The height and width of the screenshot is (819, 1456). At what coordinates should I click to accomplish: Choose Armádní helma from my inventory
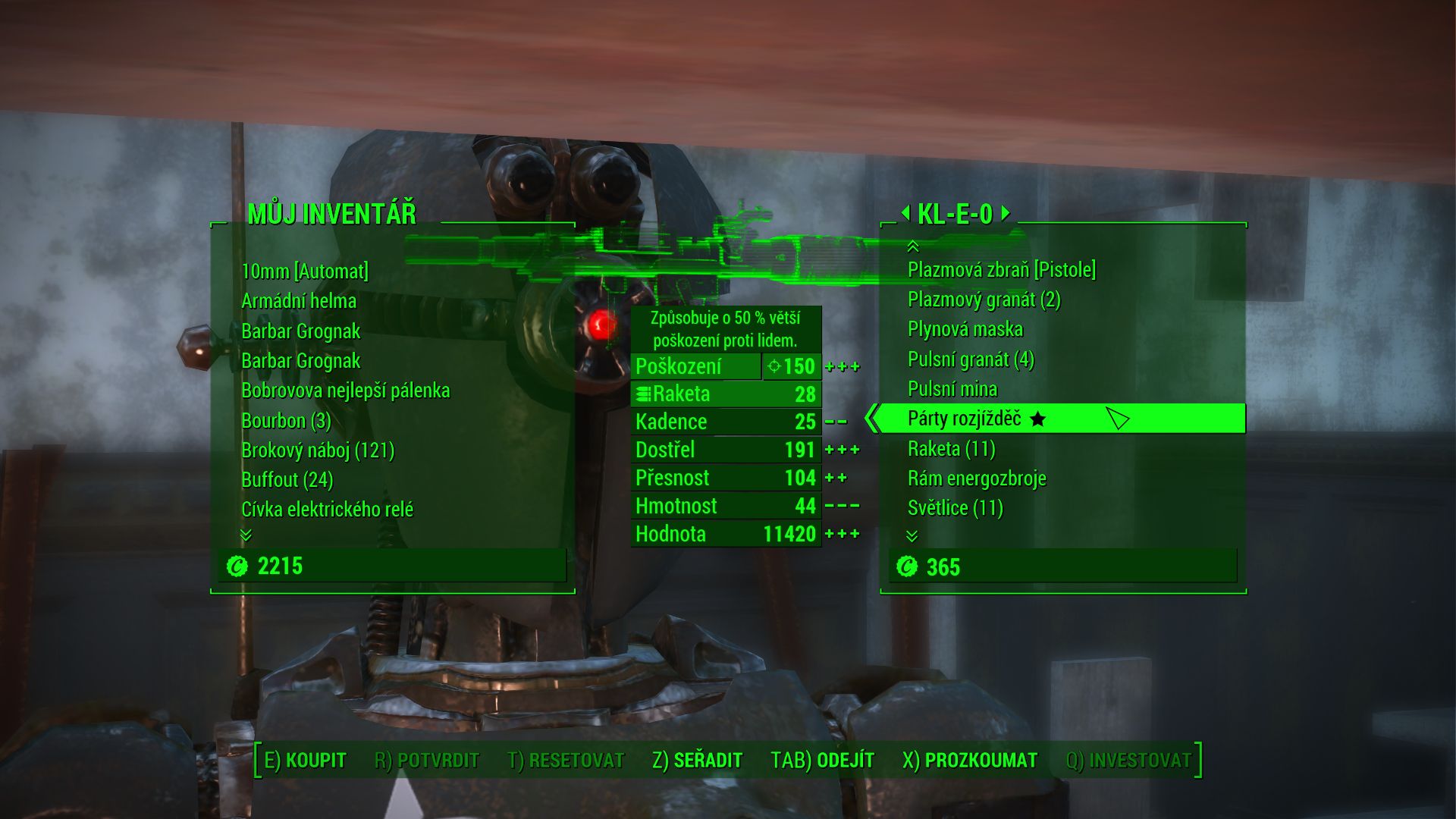click(299, 301)
